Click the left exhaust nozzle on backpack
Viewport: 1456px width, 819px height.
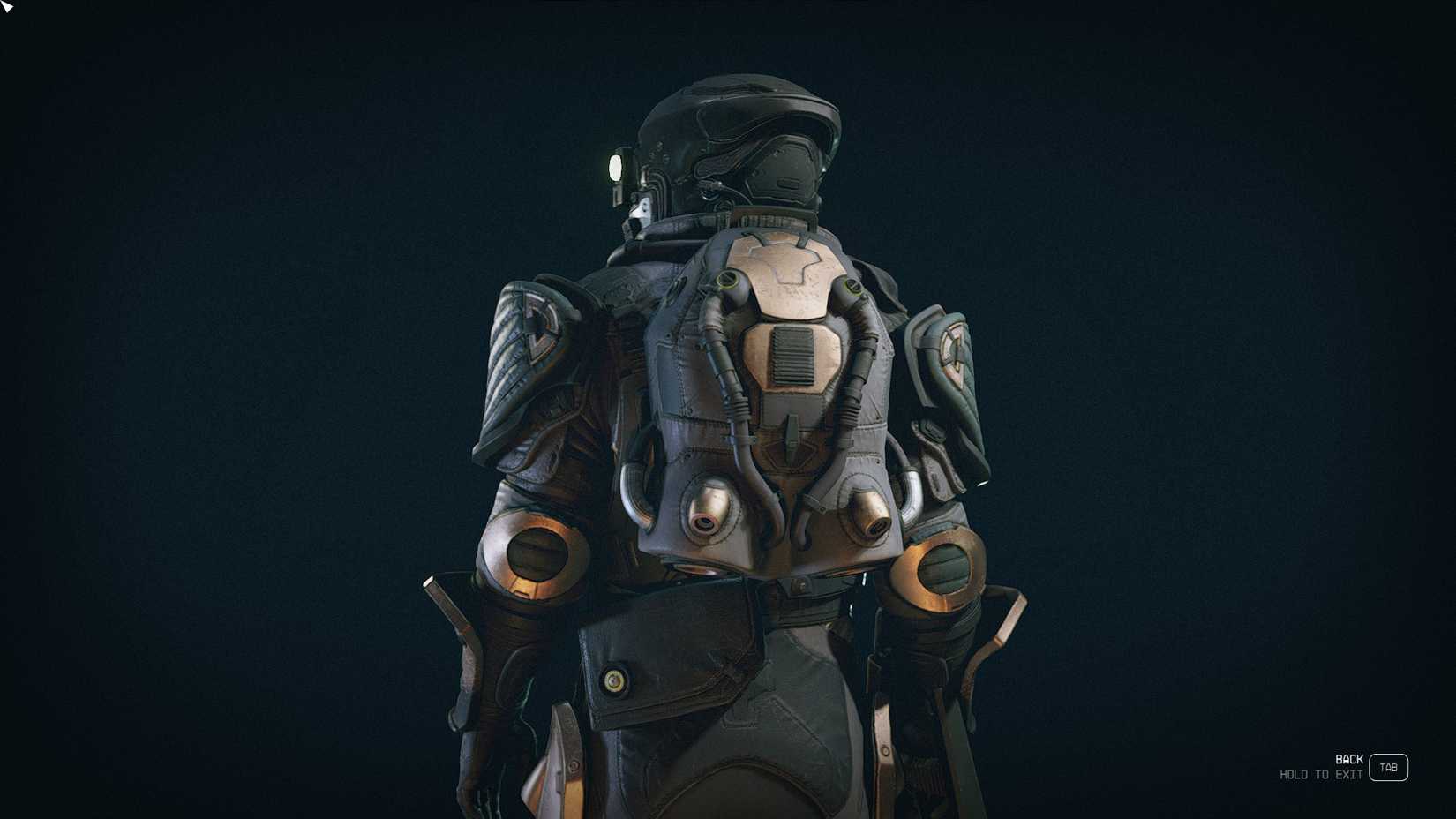coord(706,512)
